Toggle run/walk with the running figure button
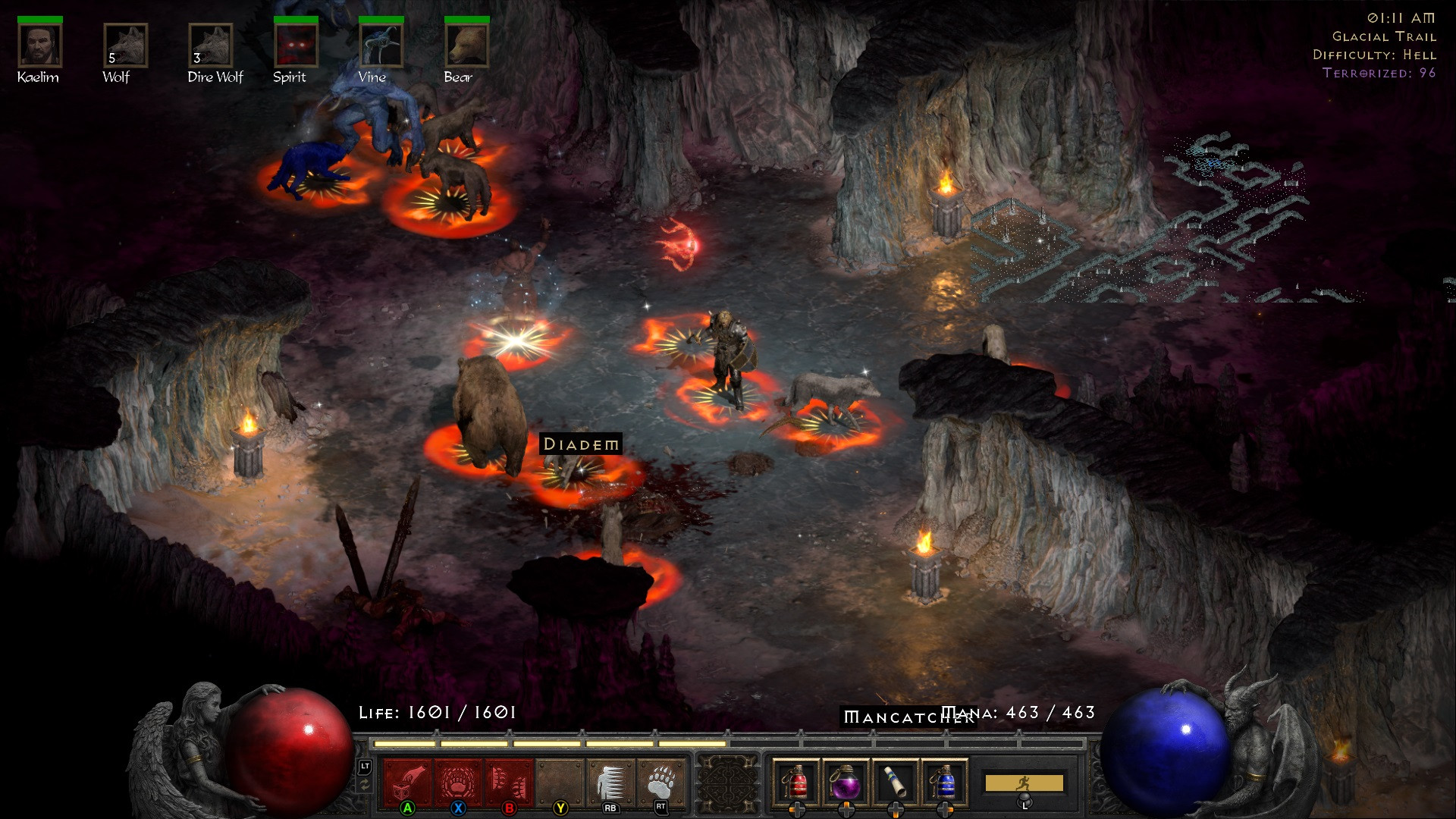The image size is (1456, 819). 1022,783
